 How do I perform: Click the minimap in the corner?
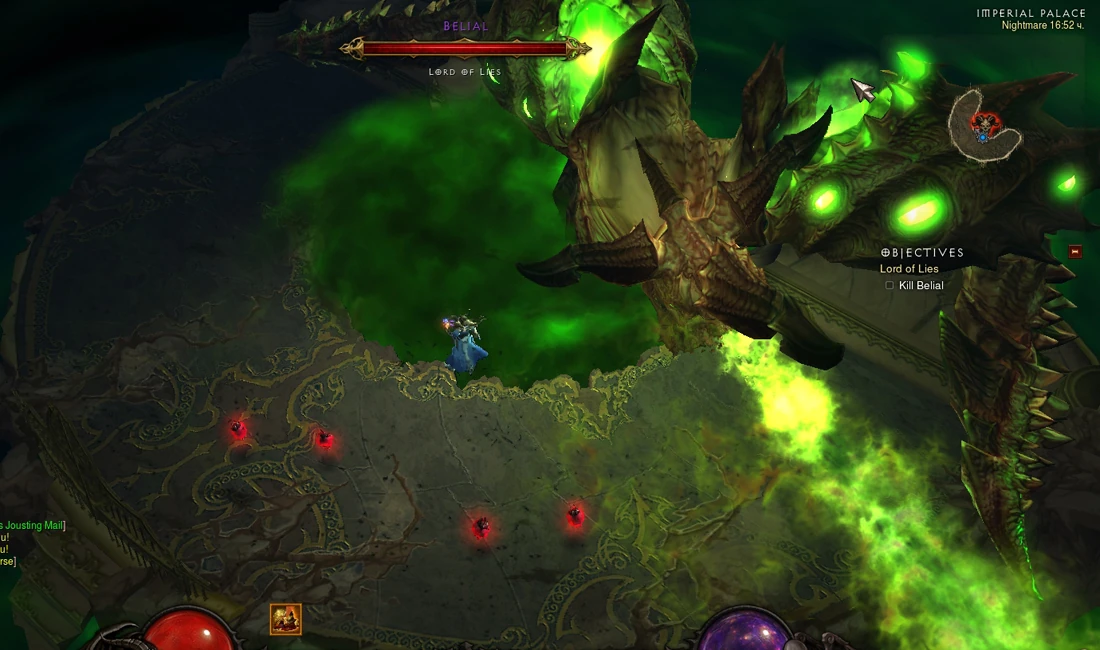coord(984,126)
